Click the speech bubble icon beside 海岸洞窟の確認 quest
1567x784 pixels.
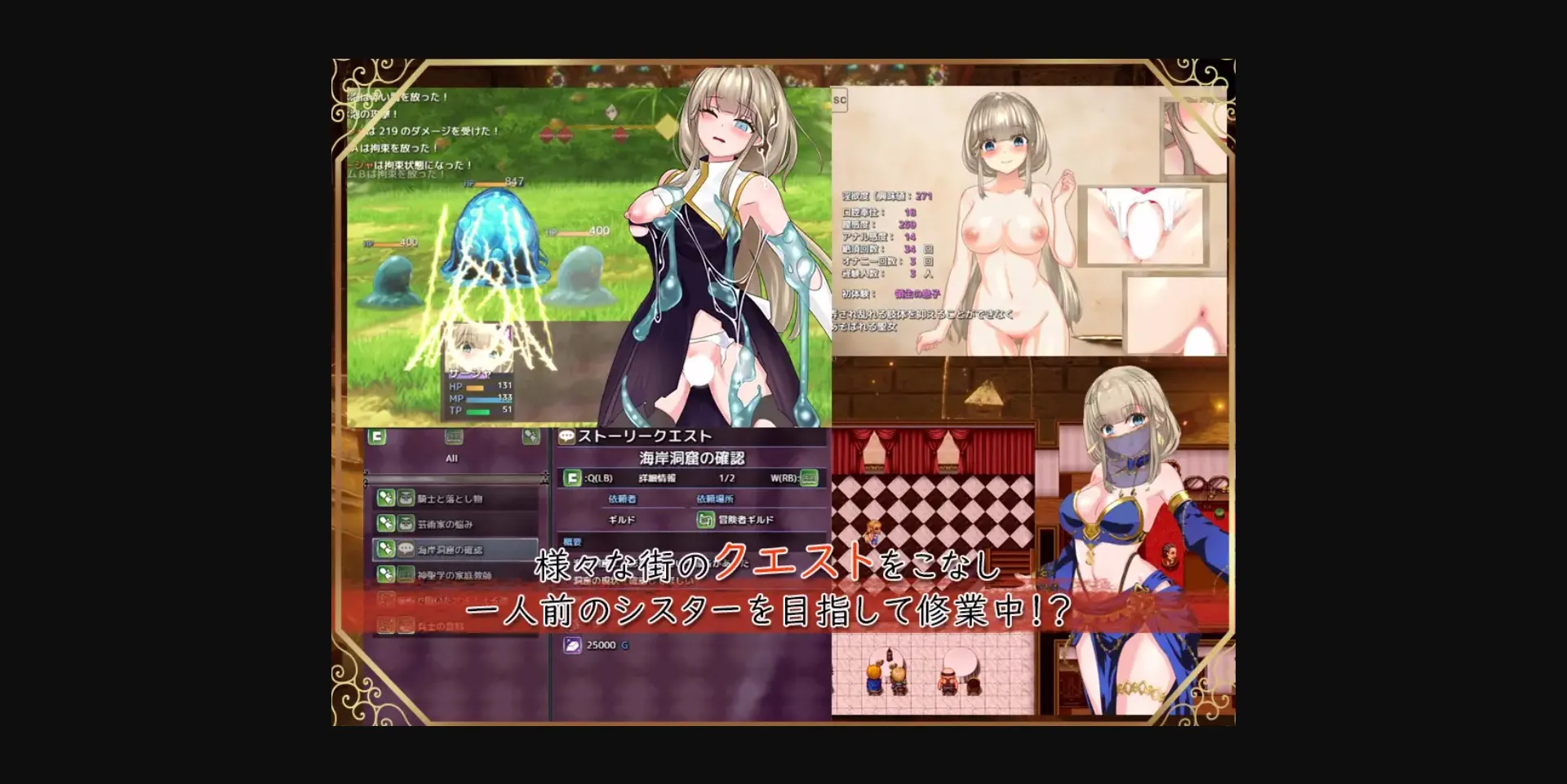tap(405, 551)
